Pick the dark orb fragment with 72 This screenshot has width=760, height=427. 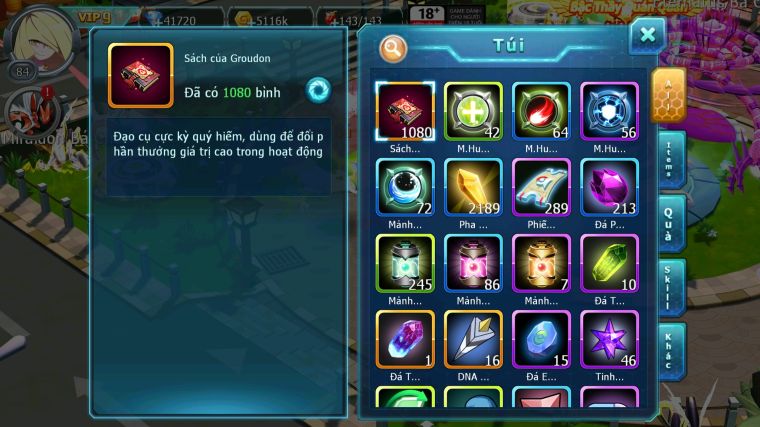(405, 187)
